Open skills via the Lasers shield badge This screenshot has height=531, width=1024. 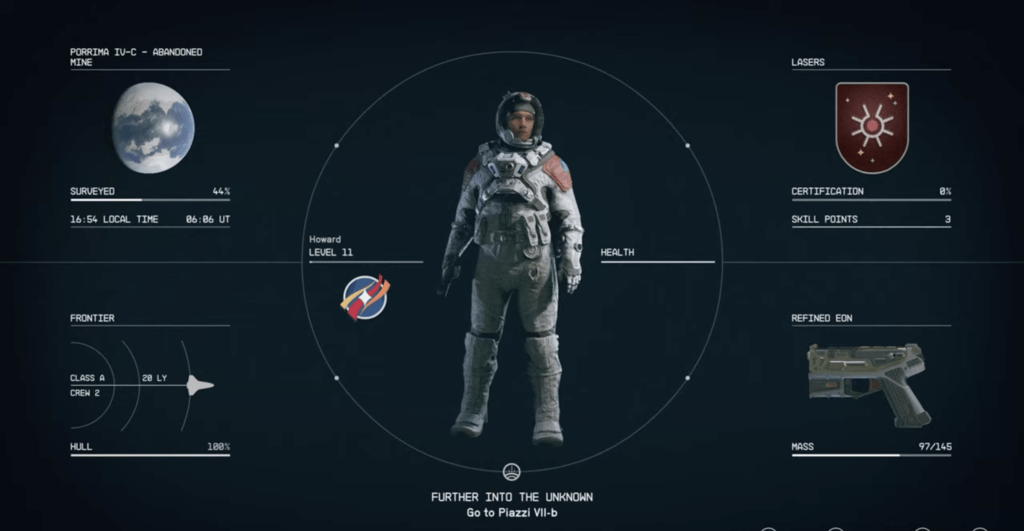pos(872,127)
